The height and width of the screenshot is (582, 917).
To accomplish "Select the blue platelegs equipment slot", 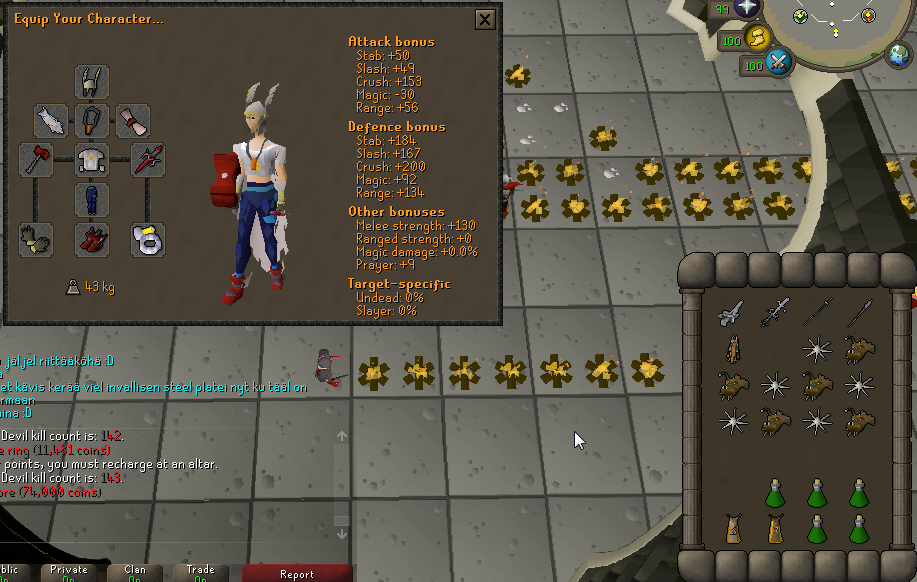I will [92, 199].
